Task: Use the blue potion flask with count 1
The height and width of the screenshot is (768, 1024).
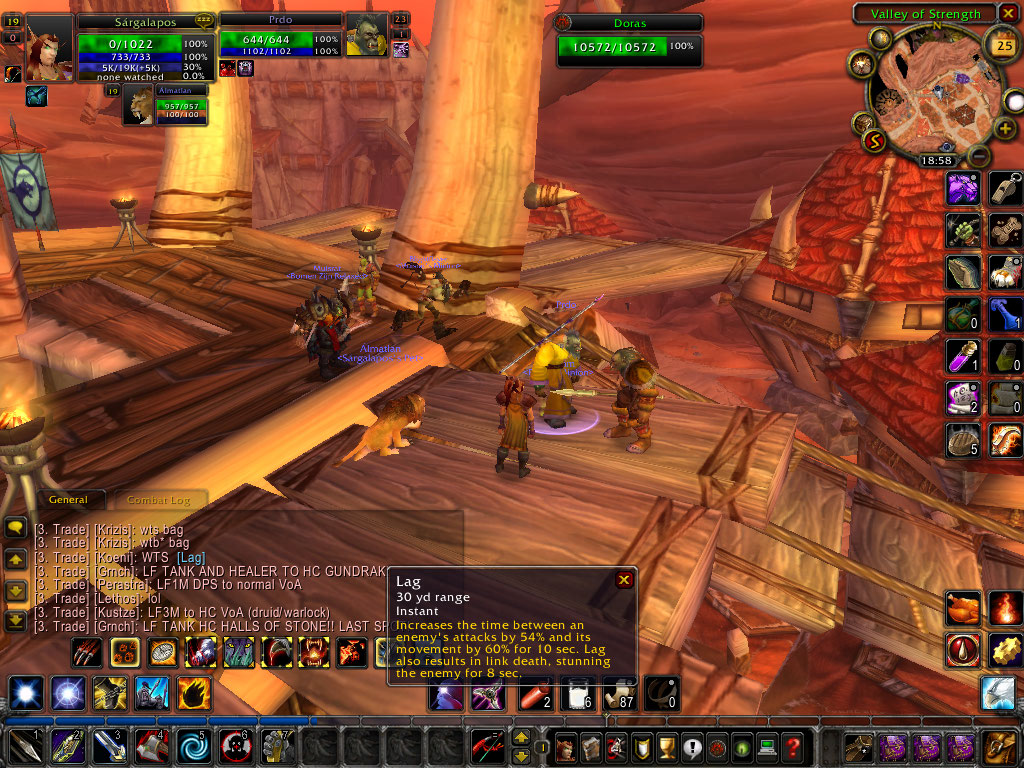Action: tap(1004, 315)
